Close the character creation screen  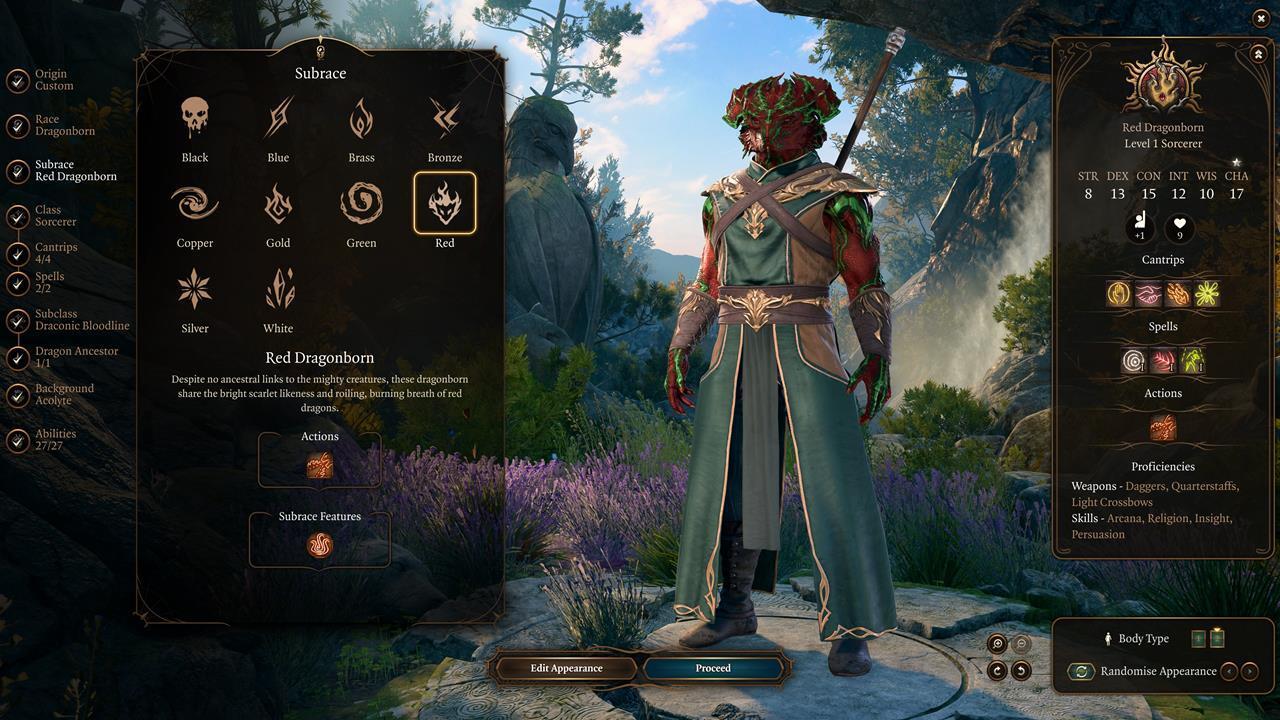pyautogui.click(x=1260, y=19)
